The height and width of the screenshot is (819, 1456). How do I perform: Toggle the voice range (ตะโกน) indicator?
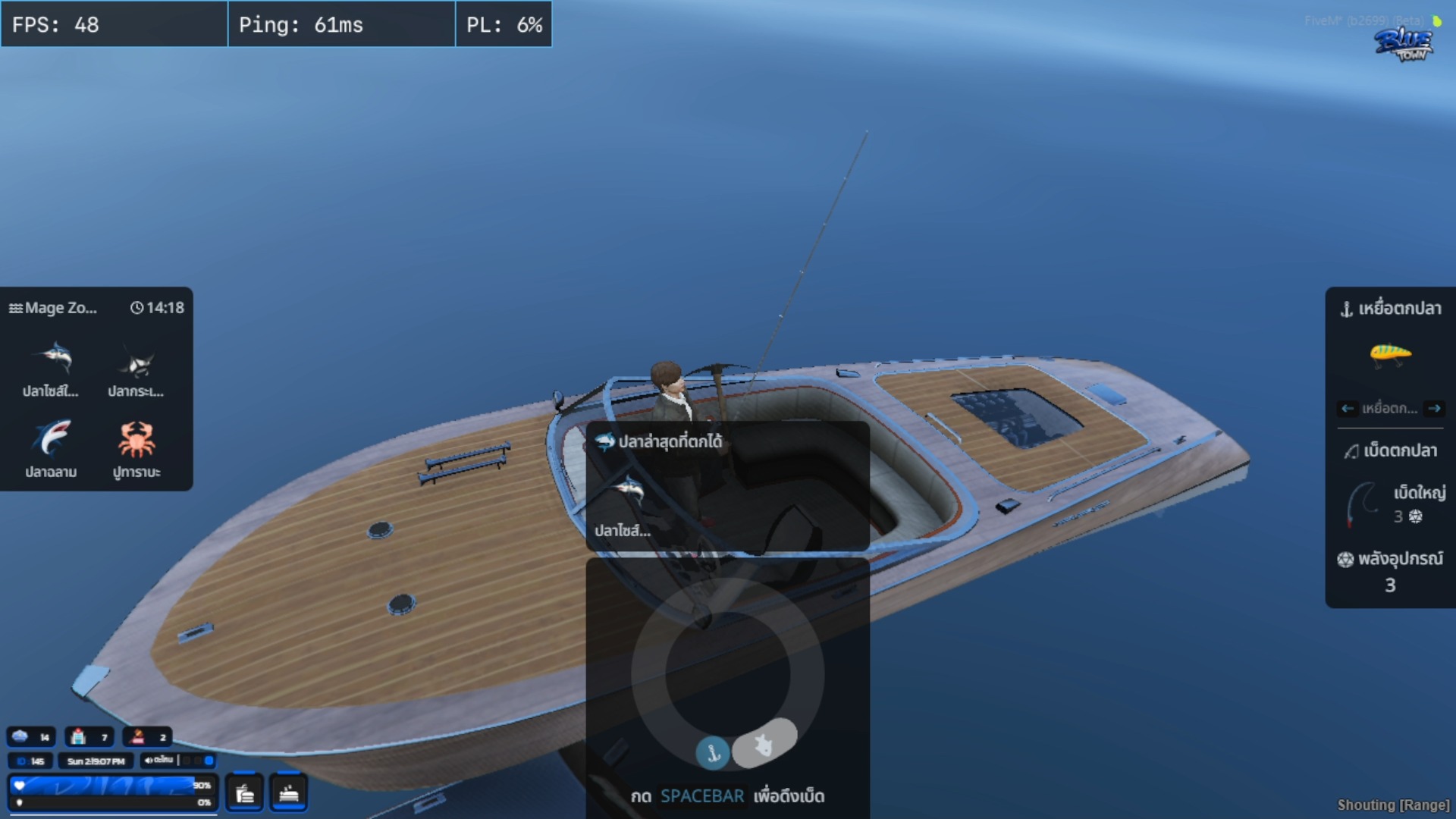(180, 761)
